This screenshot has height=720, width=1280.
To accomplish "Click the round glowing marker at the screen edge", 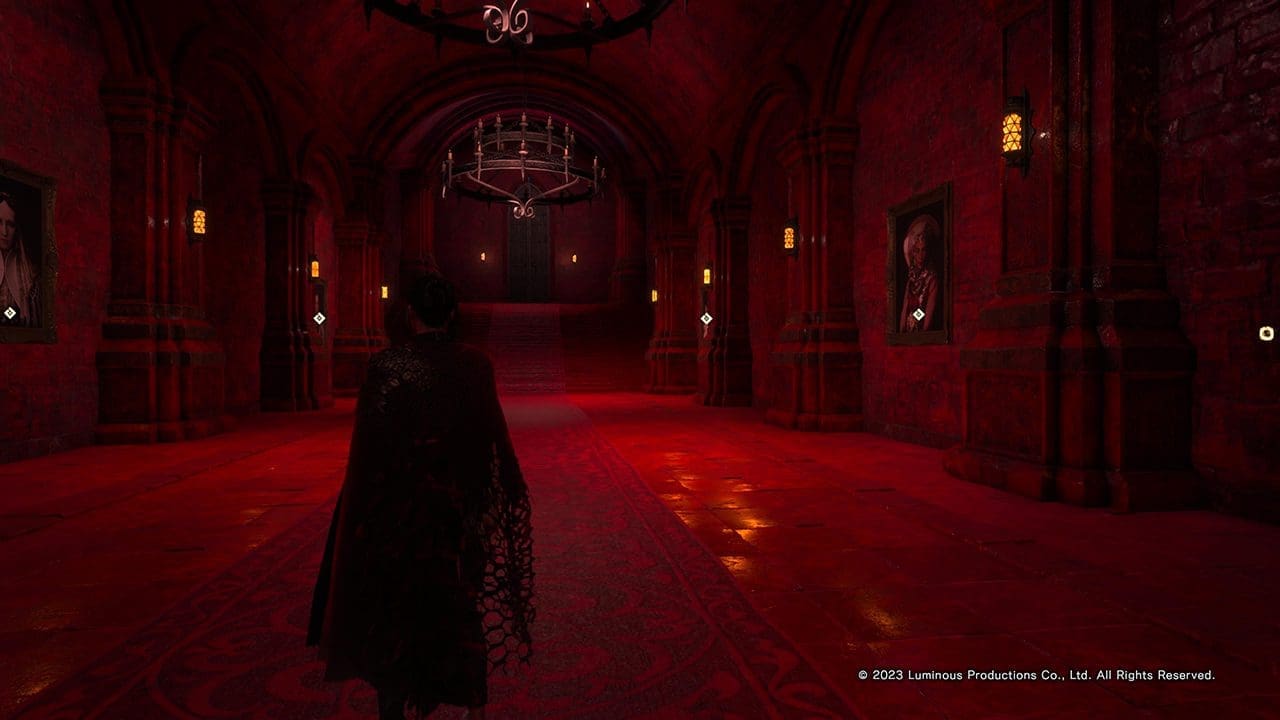I will [1267, 333].
